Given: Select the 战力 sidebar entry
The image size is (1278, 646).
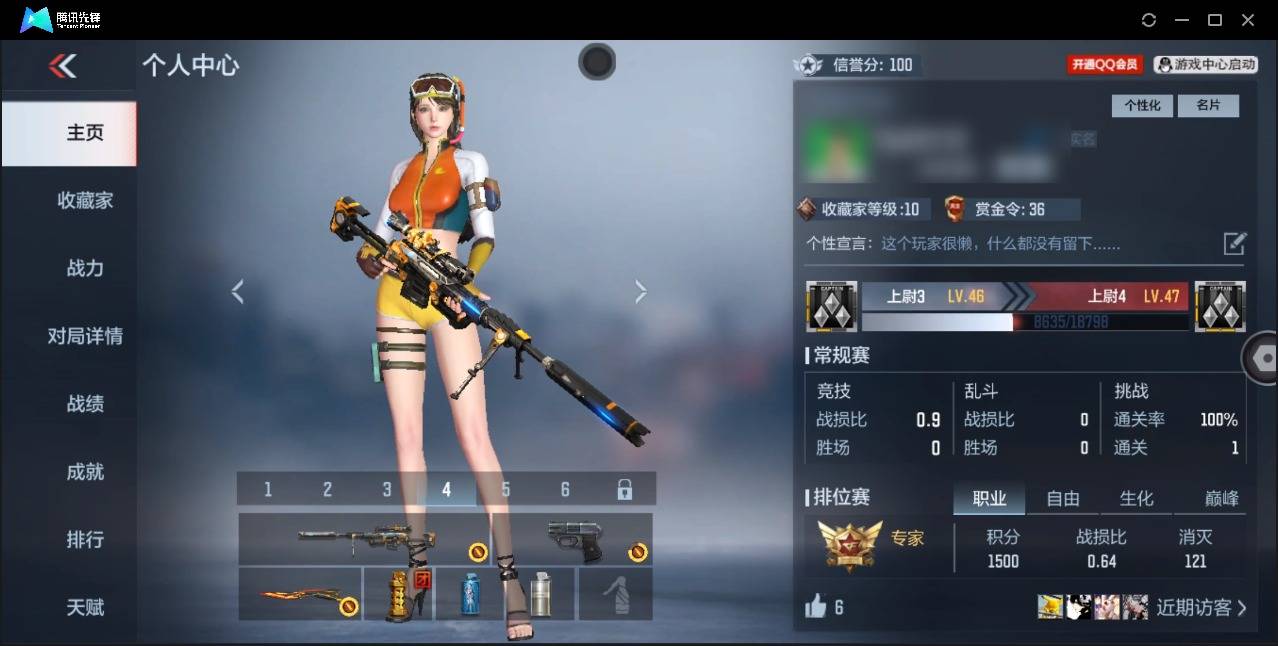Looking at the screenshot, I should pos(84,268).
